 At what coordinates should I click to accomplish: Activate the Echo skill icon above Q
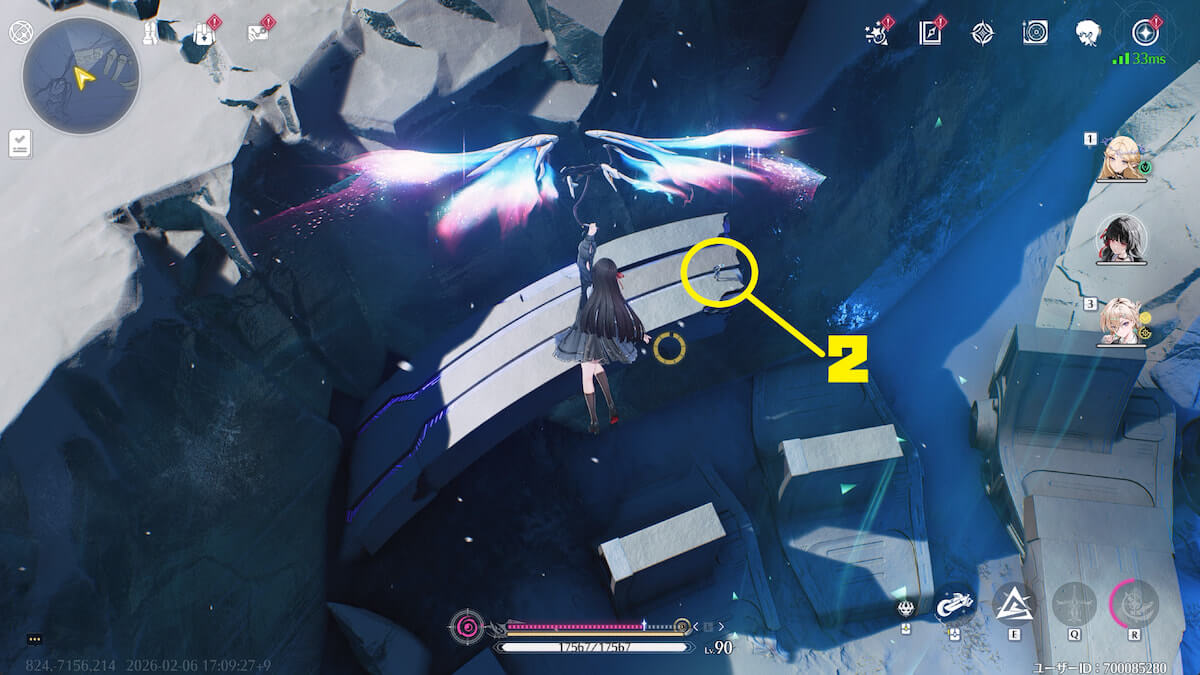click(1073, 603)
